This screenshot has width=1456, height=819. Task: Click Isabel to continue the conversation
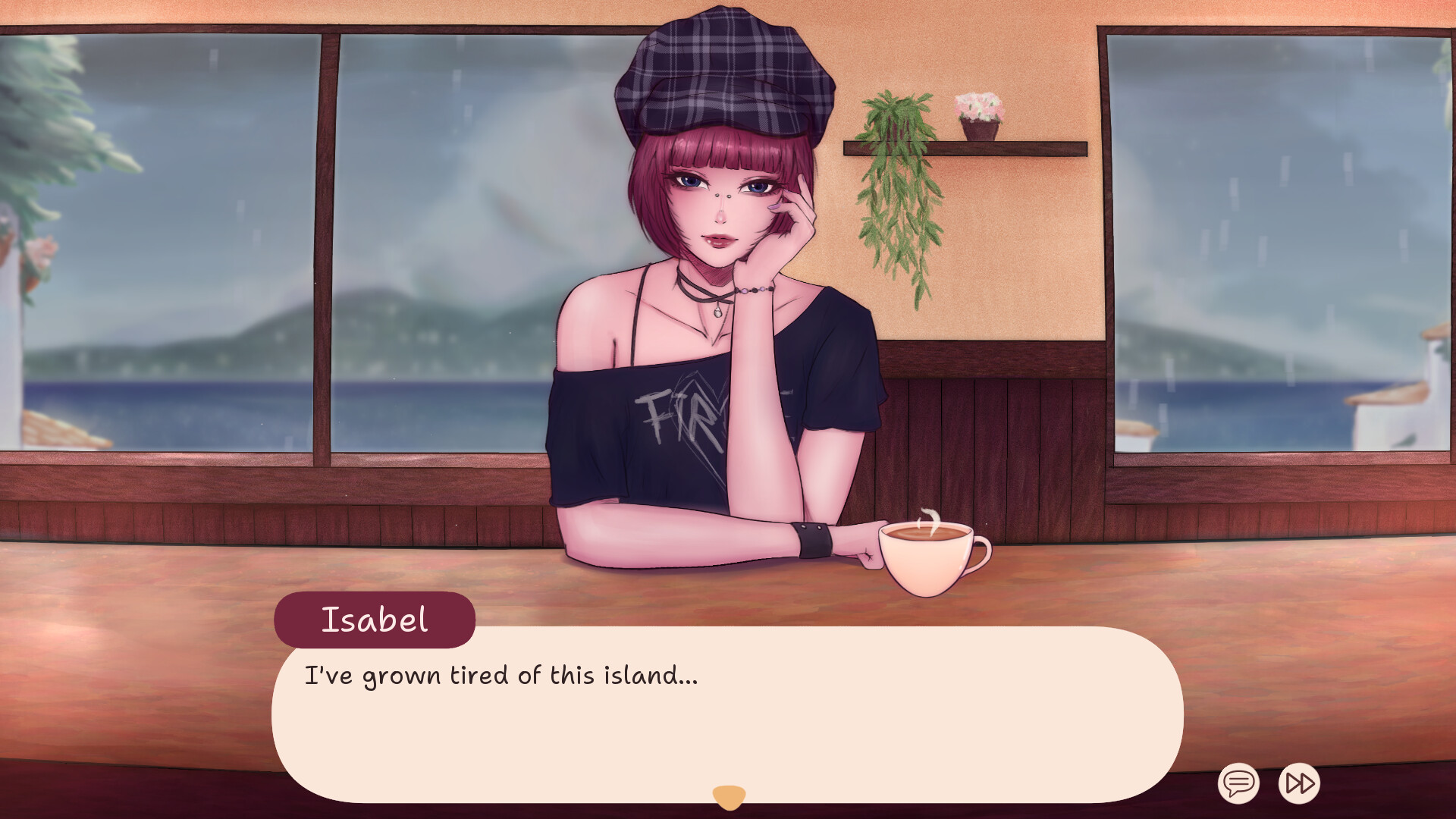[720, 303]
